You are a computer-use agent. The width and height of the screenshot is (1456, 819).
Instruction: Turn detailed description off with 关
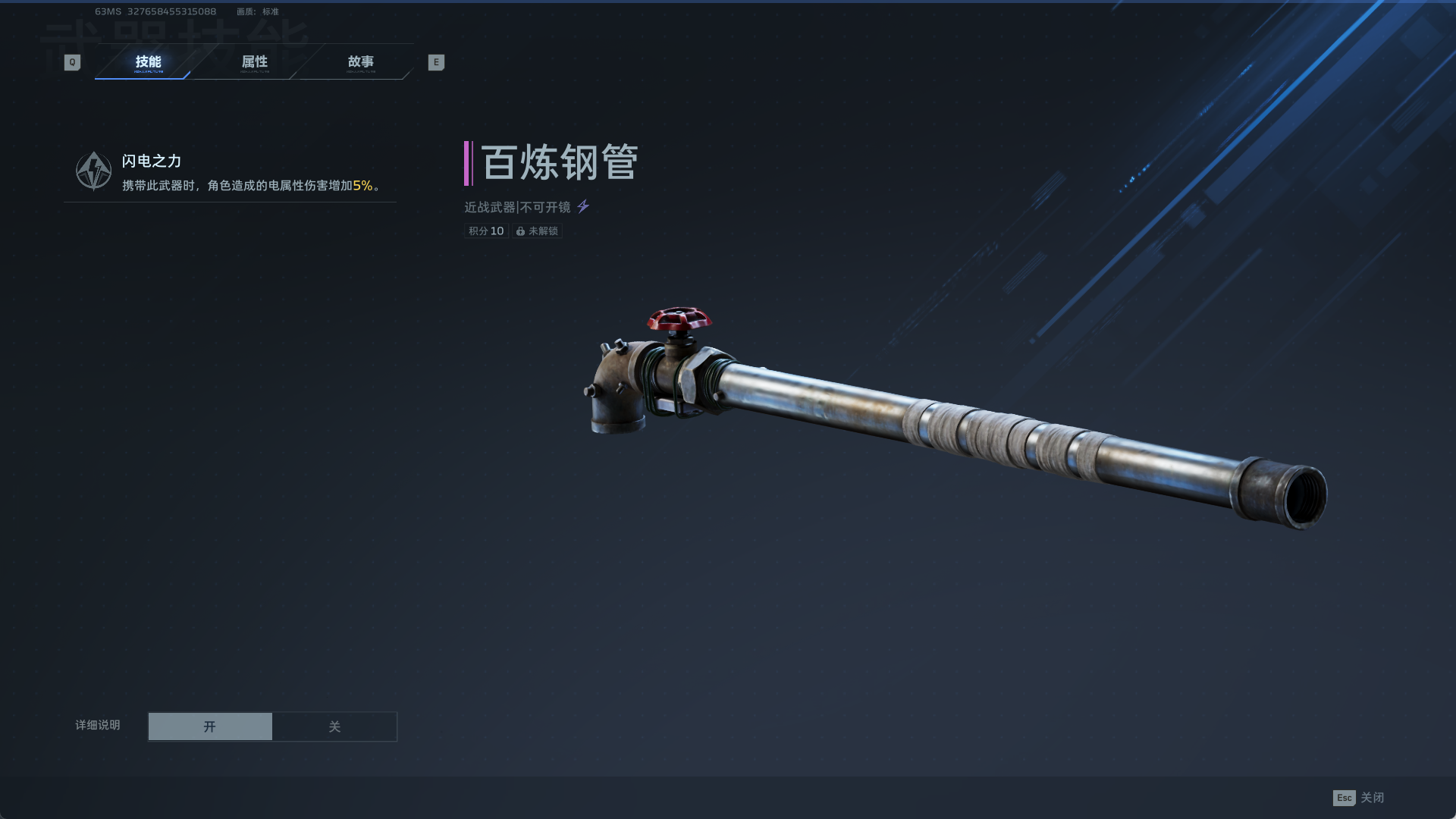pyautogui.click(x=334, y=726)
